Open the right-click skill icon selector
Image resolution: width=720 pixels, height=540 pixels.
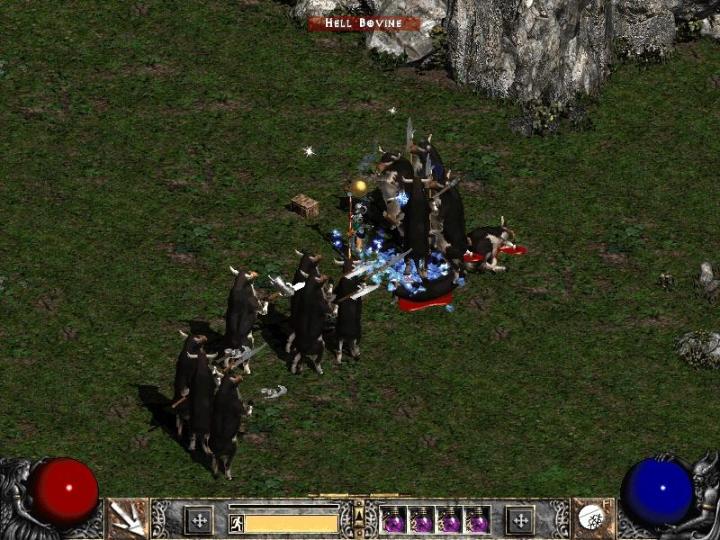(592, 517)
